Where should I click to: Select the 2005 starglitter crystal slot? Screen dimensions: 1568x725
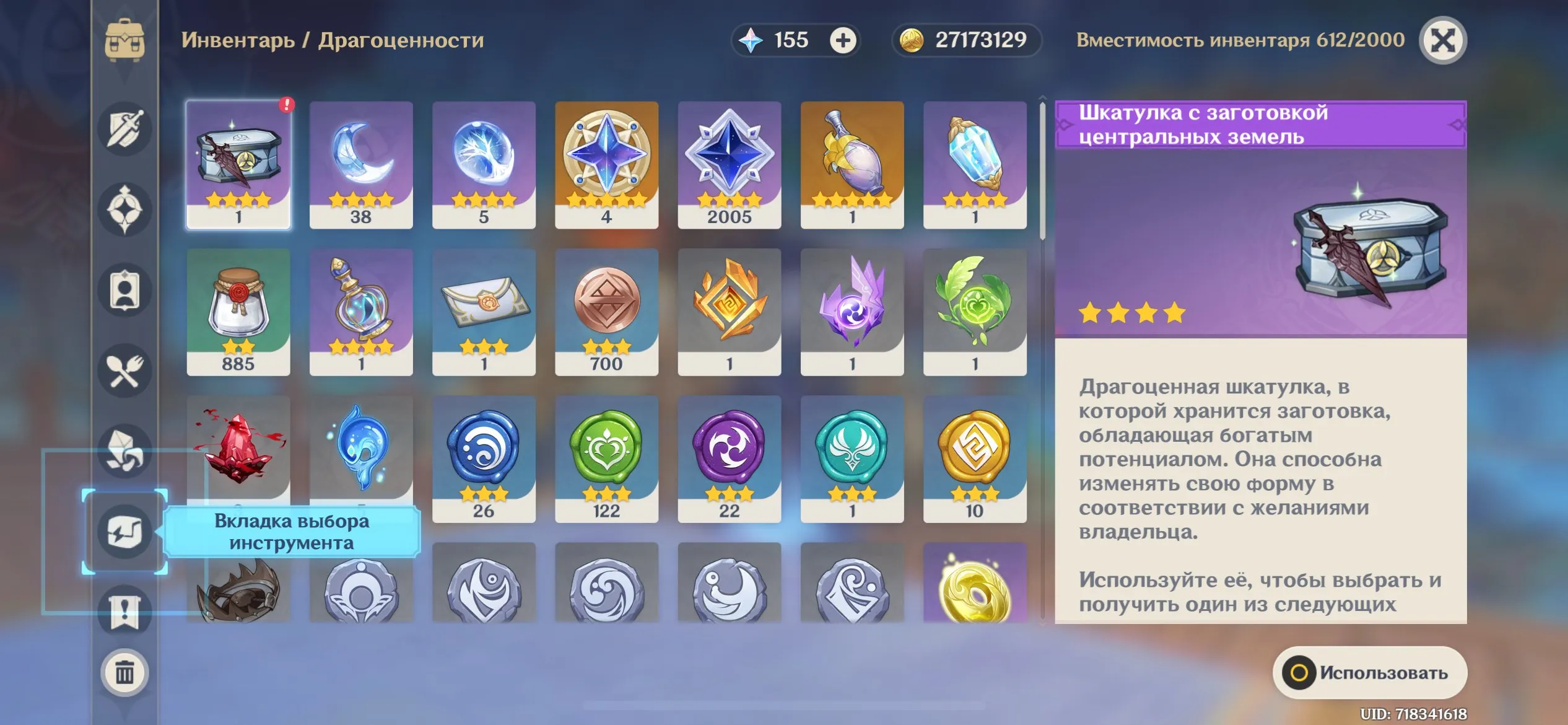coord(729,165)
